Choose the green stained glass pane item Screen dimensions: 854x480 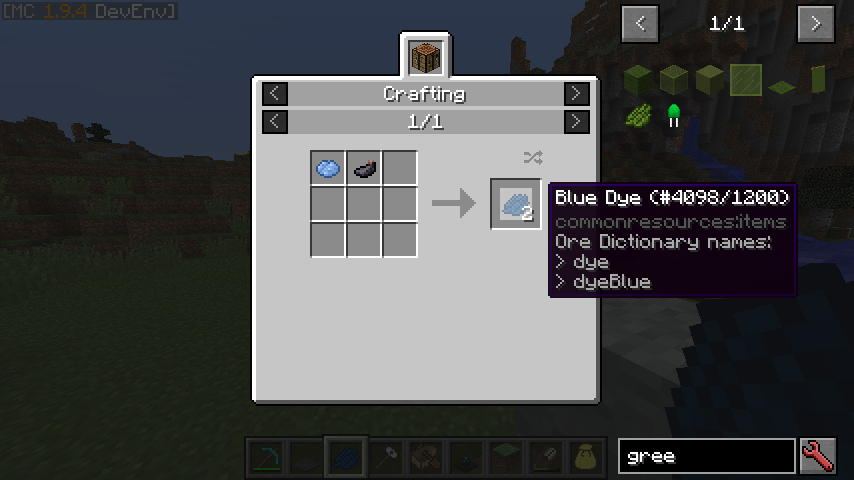745,80
